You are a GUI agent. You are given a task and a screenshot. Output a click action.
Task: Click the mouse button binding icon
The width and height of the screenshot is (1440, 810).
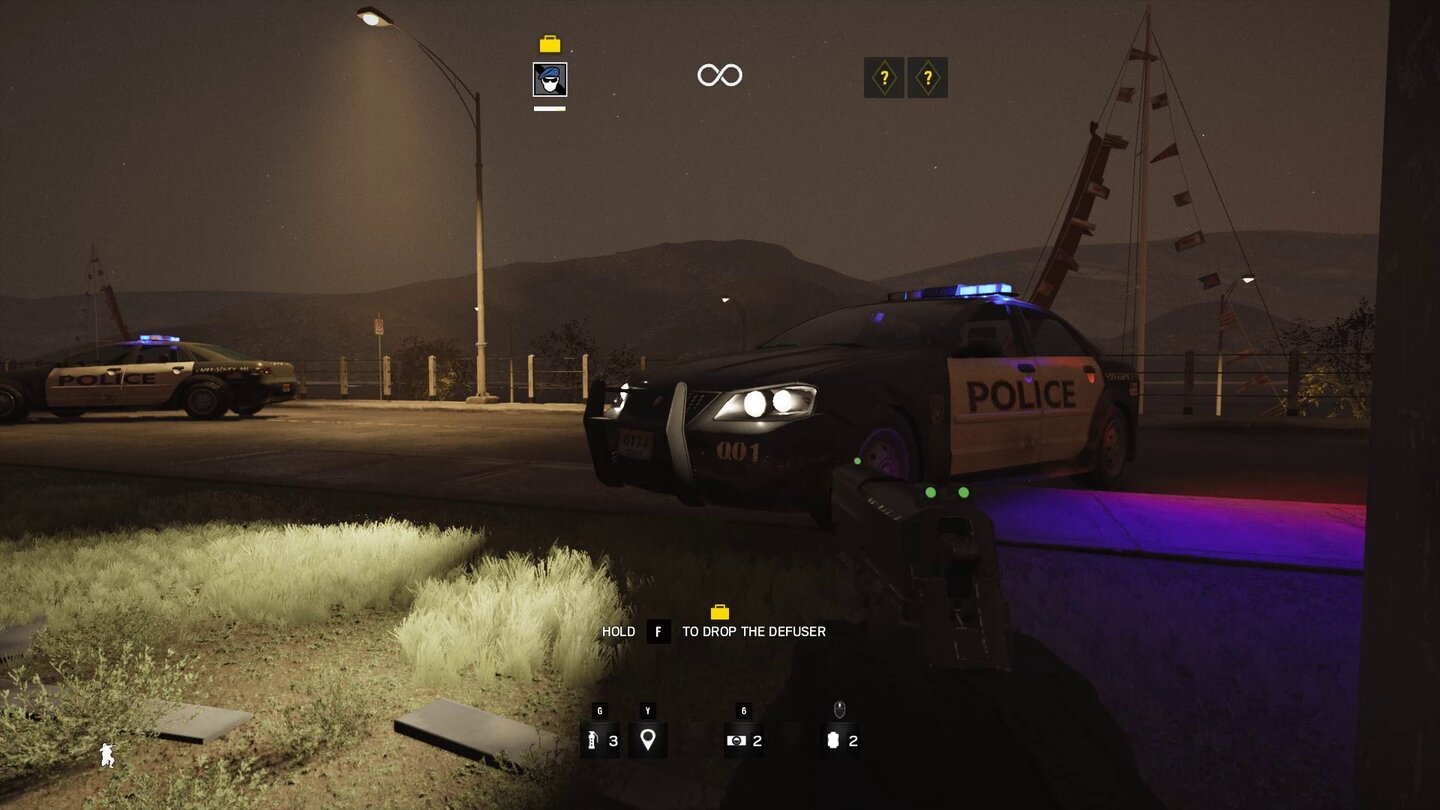[838, 712]
